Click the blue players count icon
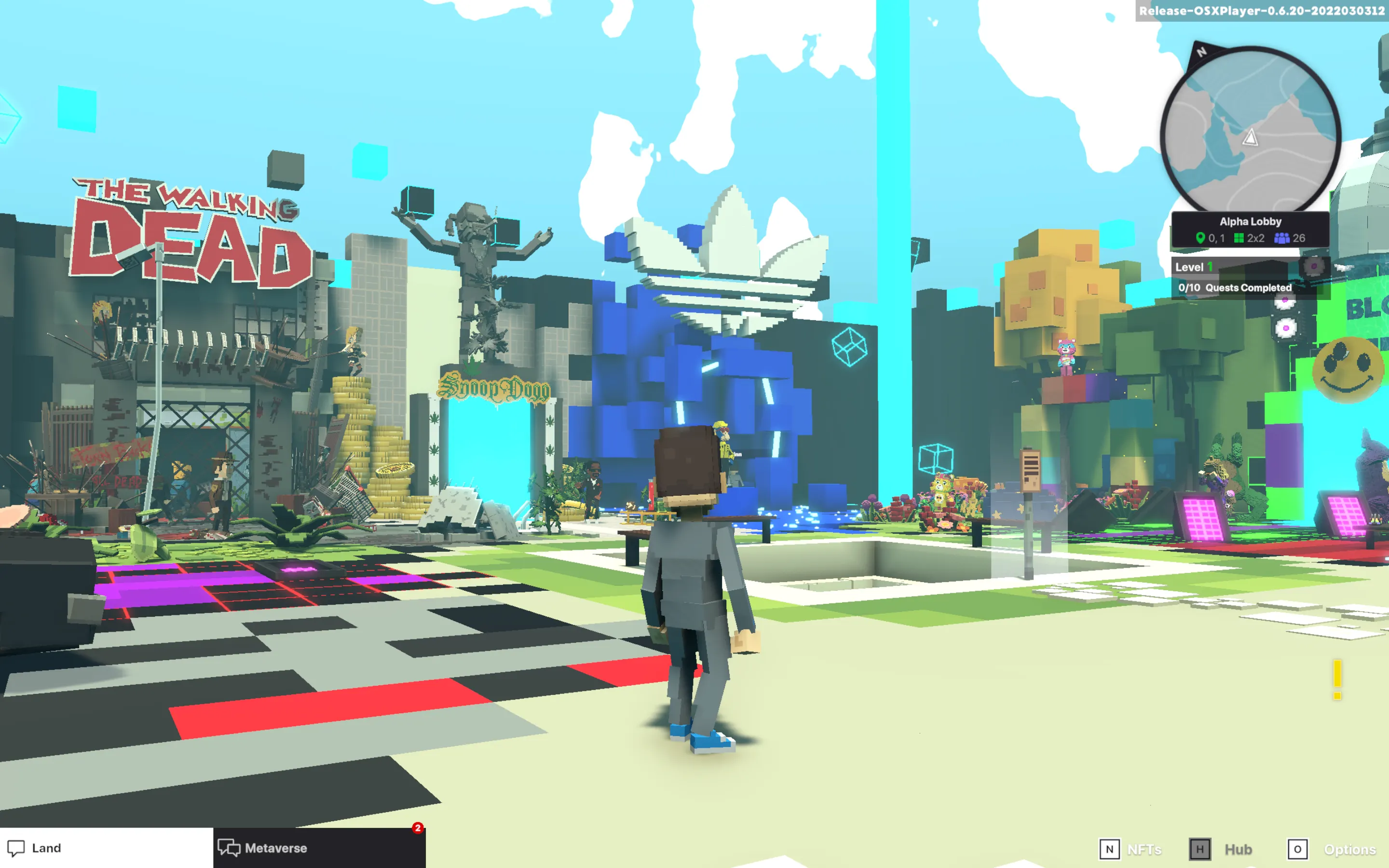Screen dimensions: 1389x868 (1282, 238)
